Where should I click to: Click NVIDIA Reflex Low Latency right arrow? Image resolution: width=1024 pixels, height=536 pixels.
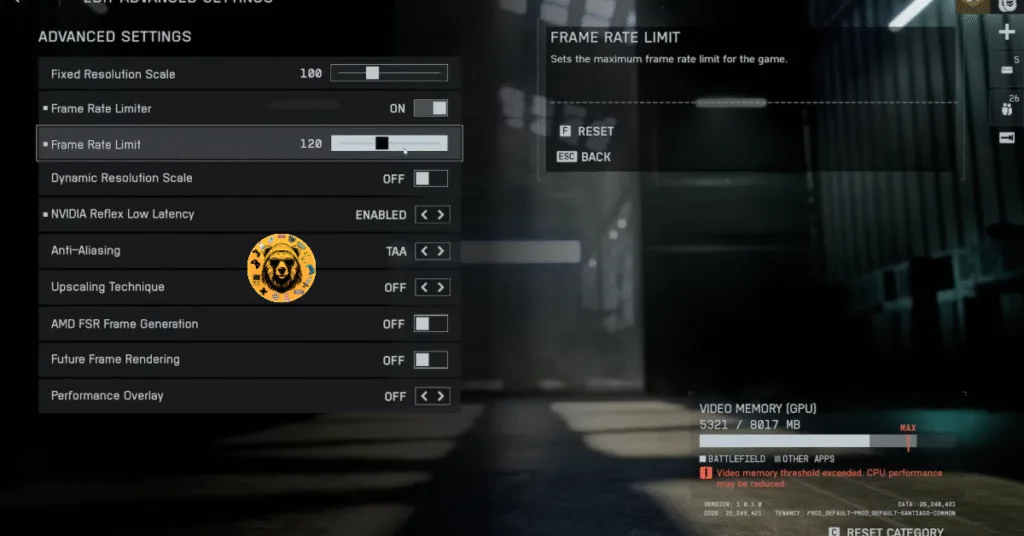pyautogui.click(x=441, y=215)
